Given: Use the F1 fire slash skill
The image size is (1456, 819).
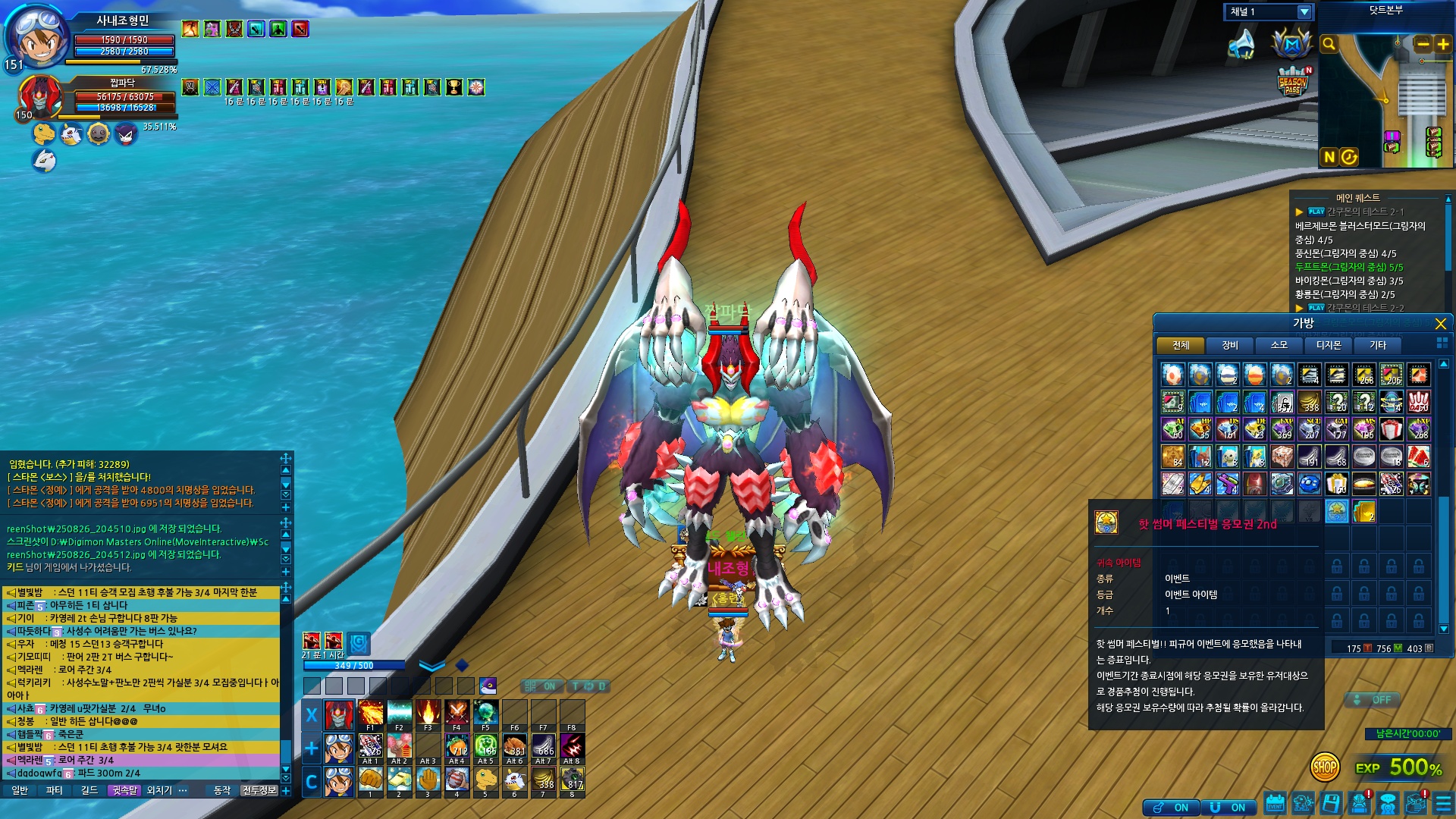Looking at the screenshot, I should (x=370, y=714).
